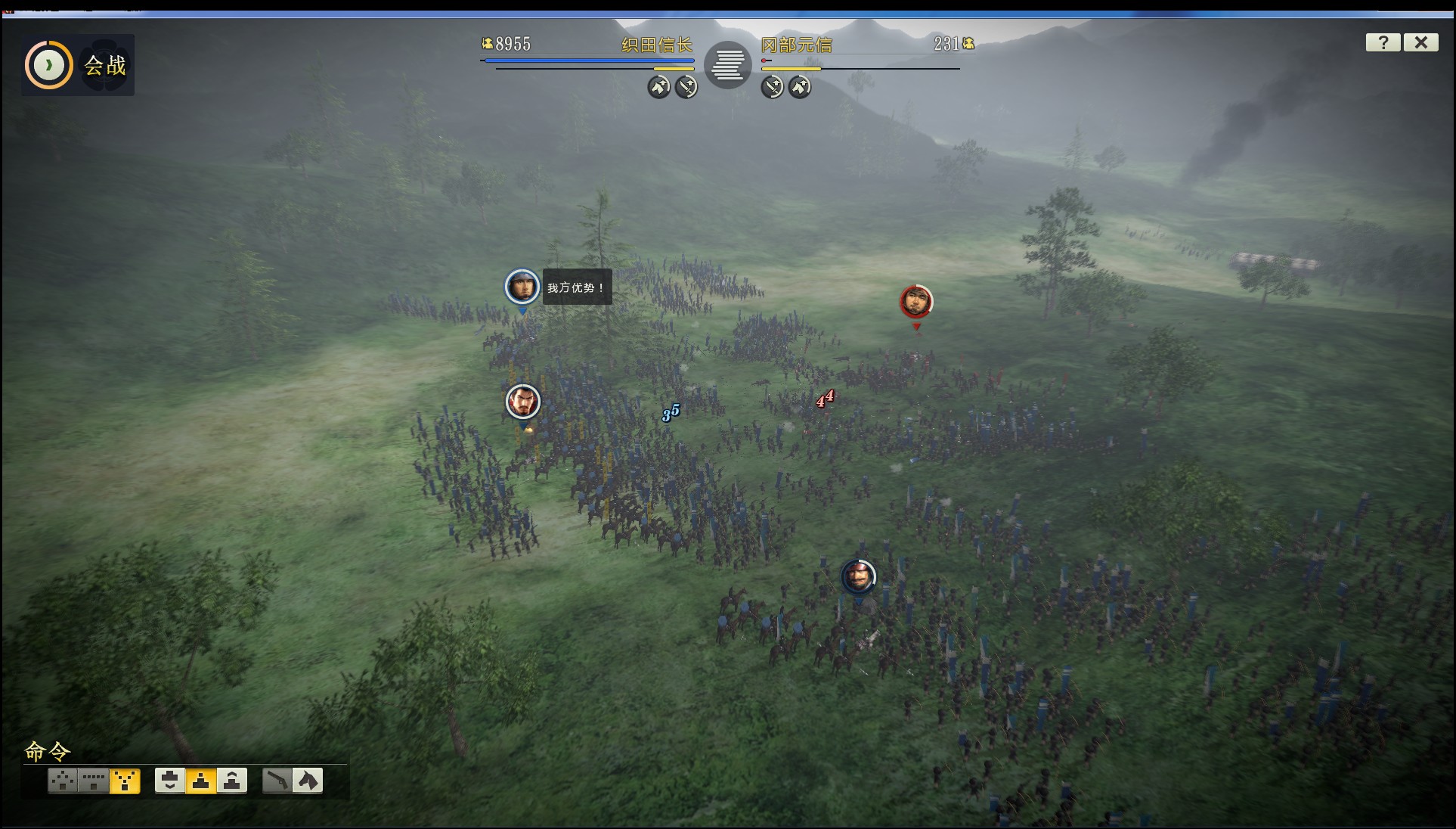Toggle the battle speed circle beside 会战
Viewport: 1456px width, 829px height.
pos(49,65)
